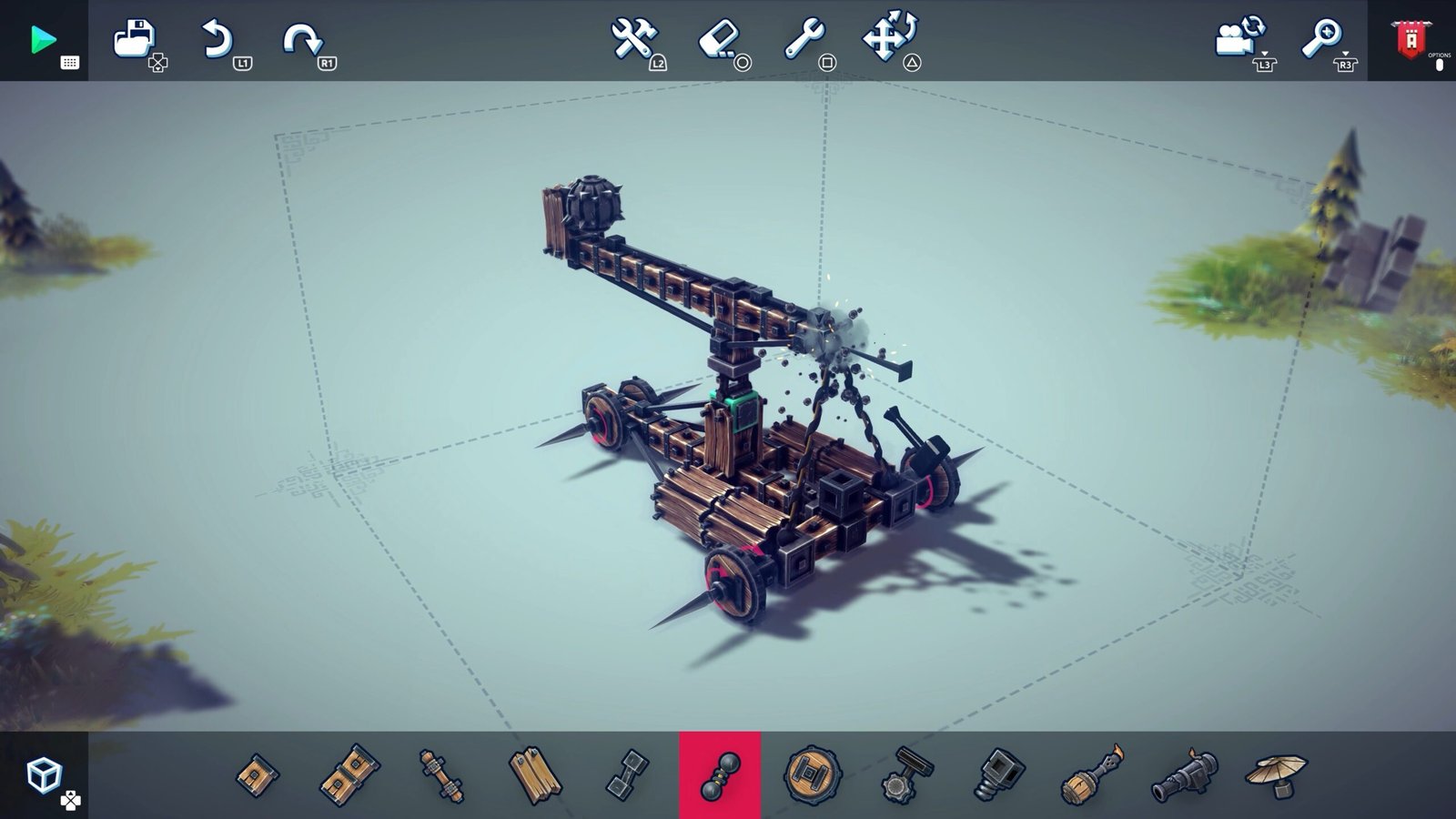Image resolution: width=1456 pixels, height=819 pixels.
Task: Open the block category cube selector
Action: pos(44,775)
